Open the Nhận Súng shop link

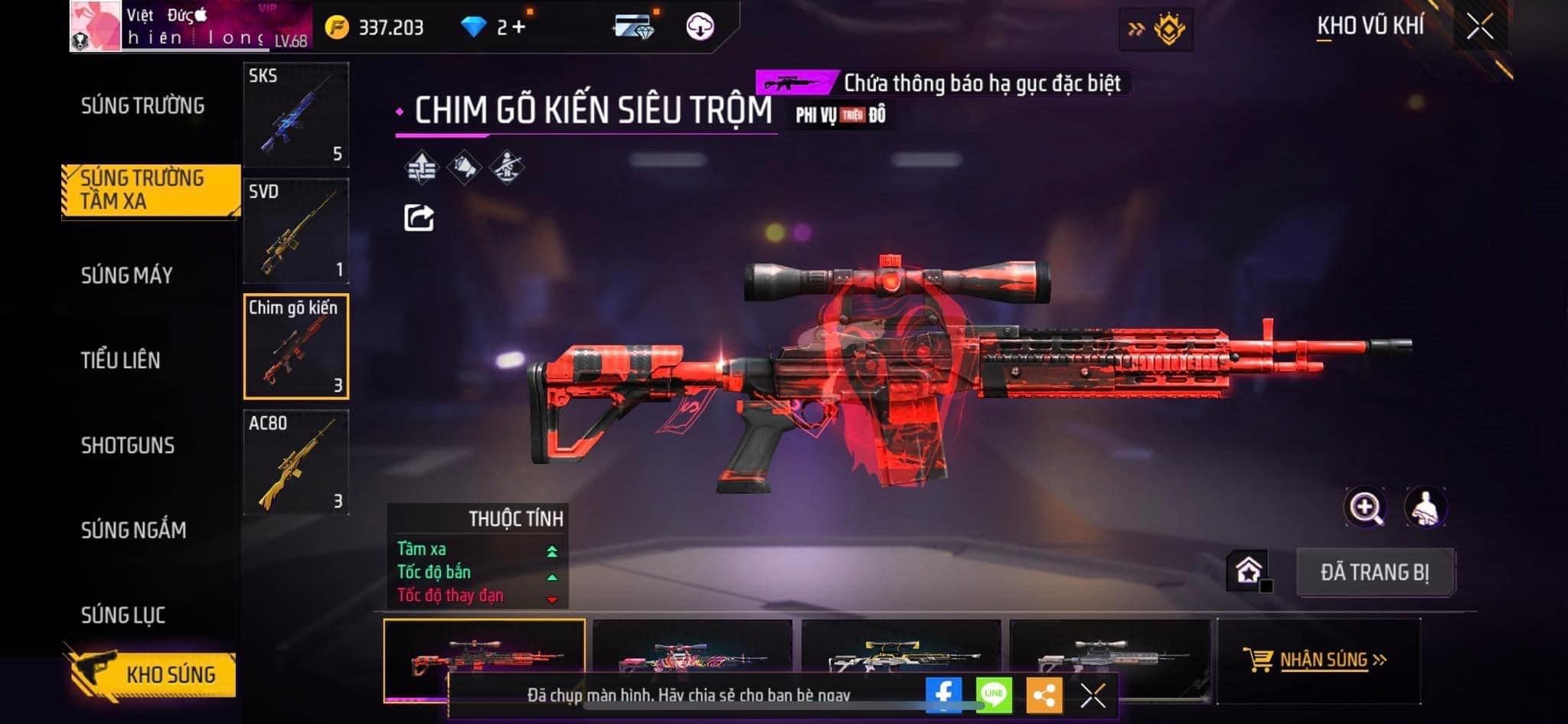tap(1319, 660)
